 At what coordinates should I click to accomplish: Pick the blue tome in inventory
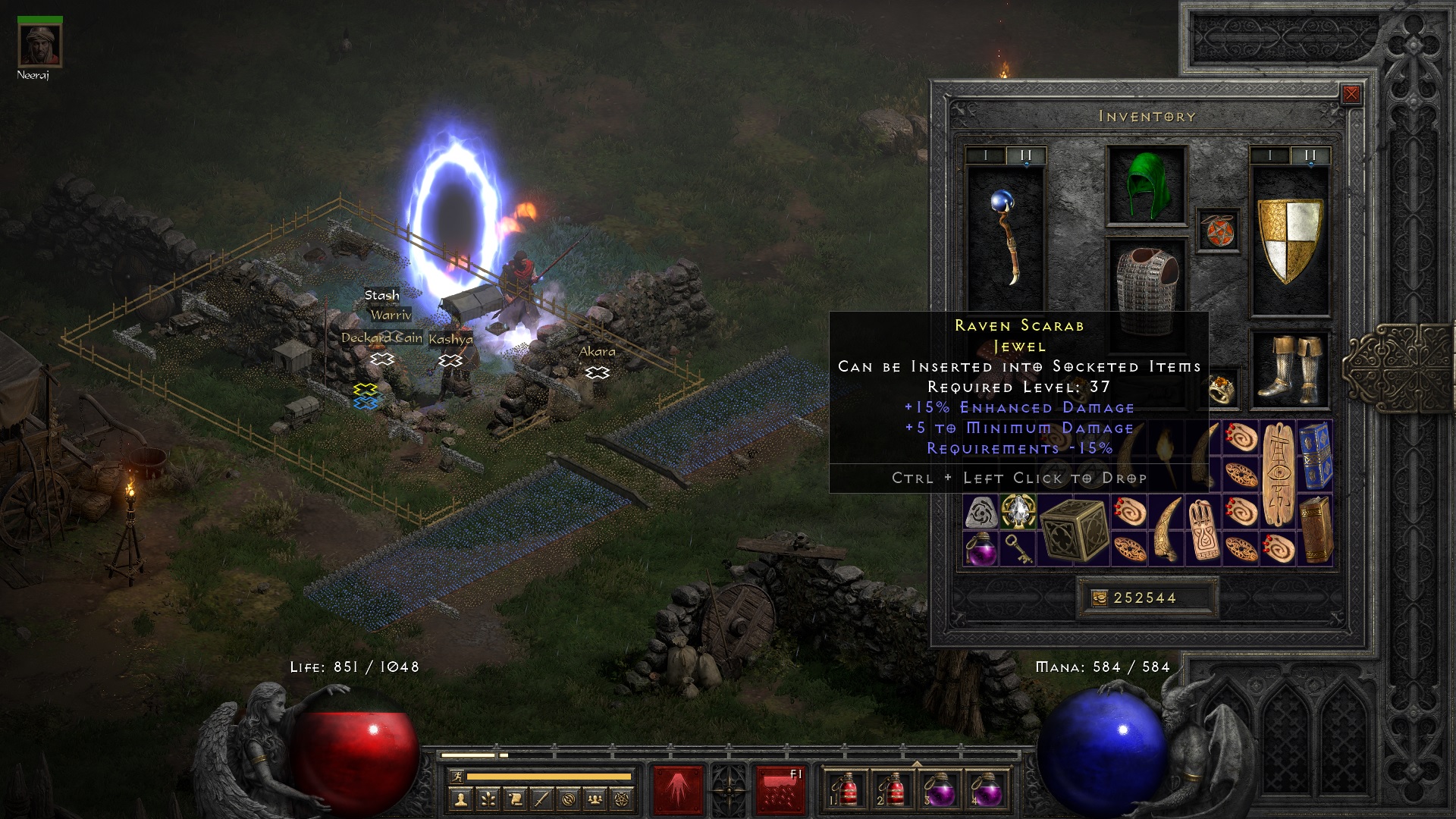pos(1316,457)
